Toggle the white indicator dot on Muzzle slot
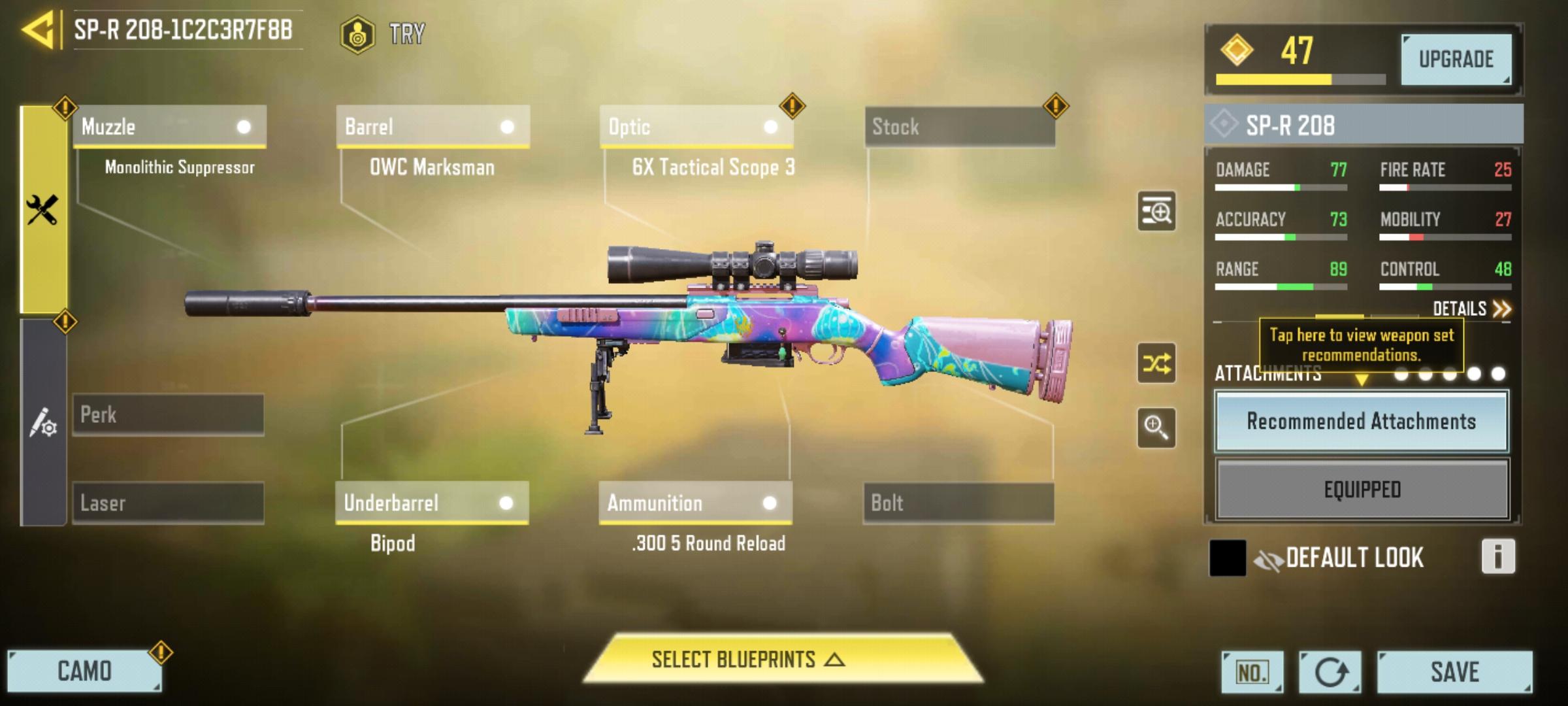The height and width of the screenshot is (706, 1568). [244, 128]
